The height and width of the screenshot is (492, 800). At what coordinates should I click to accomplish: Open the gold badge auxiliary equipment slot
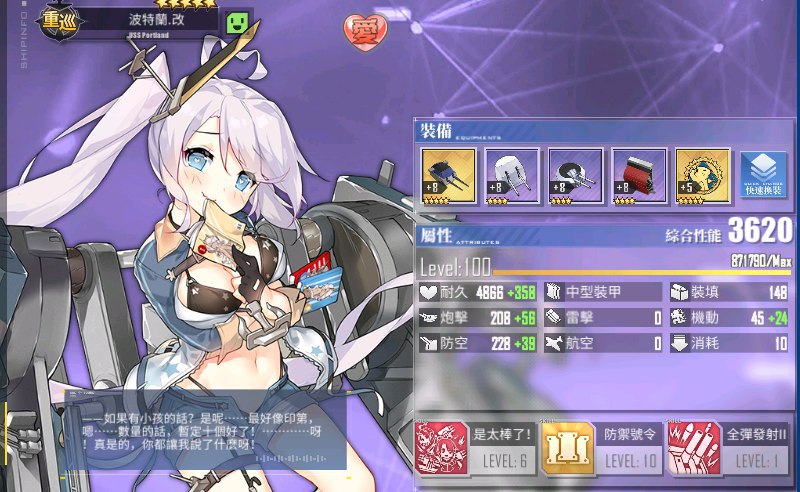pos(702,177)
